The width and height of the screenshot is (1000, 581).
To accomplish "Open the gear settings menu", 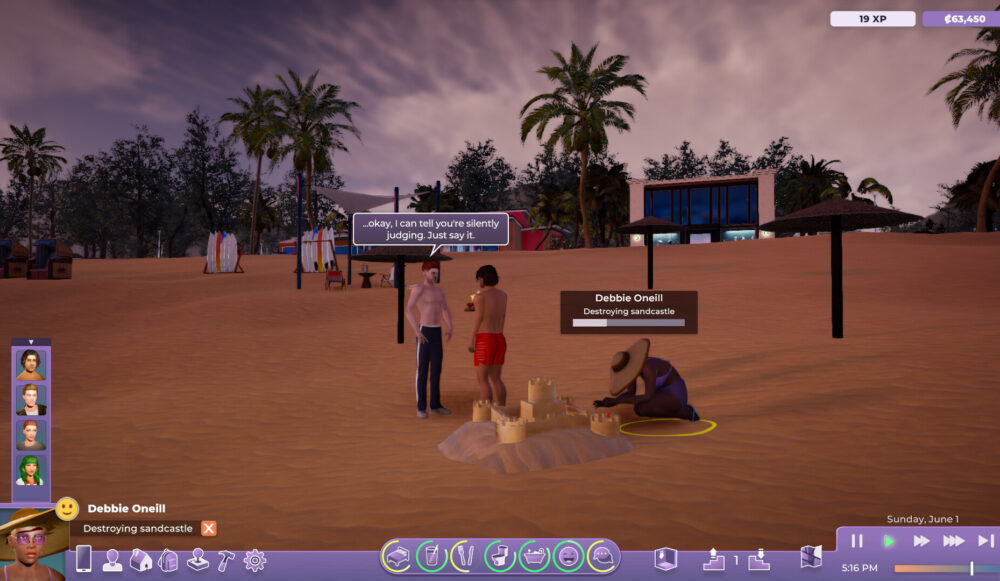I will [x=255, y=560].
